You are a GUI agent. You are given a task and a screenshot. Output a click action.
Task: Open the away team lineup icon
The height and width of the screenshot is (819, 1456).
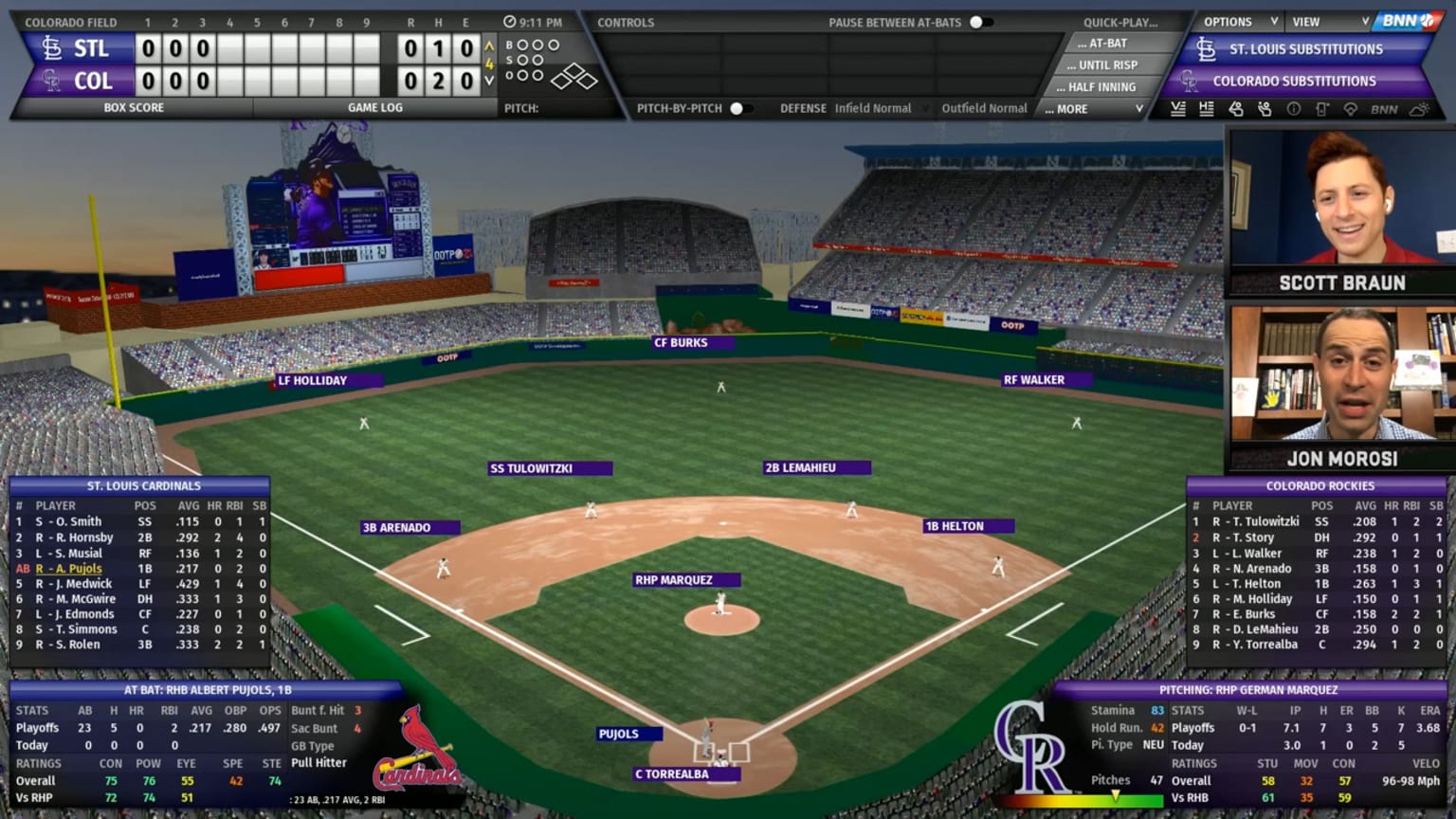click(x=1178, y=110)
